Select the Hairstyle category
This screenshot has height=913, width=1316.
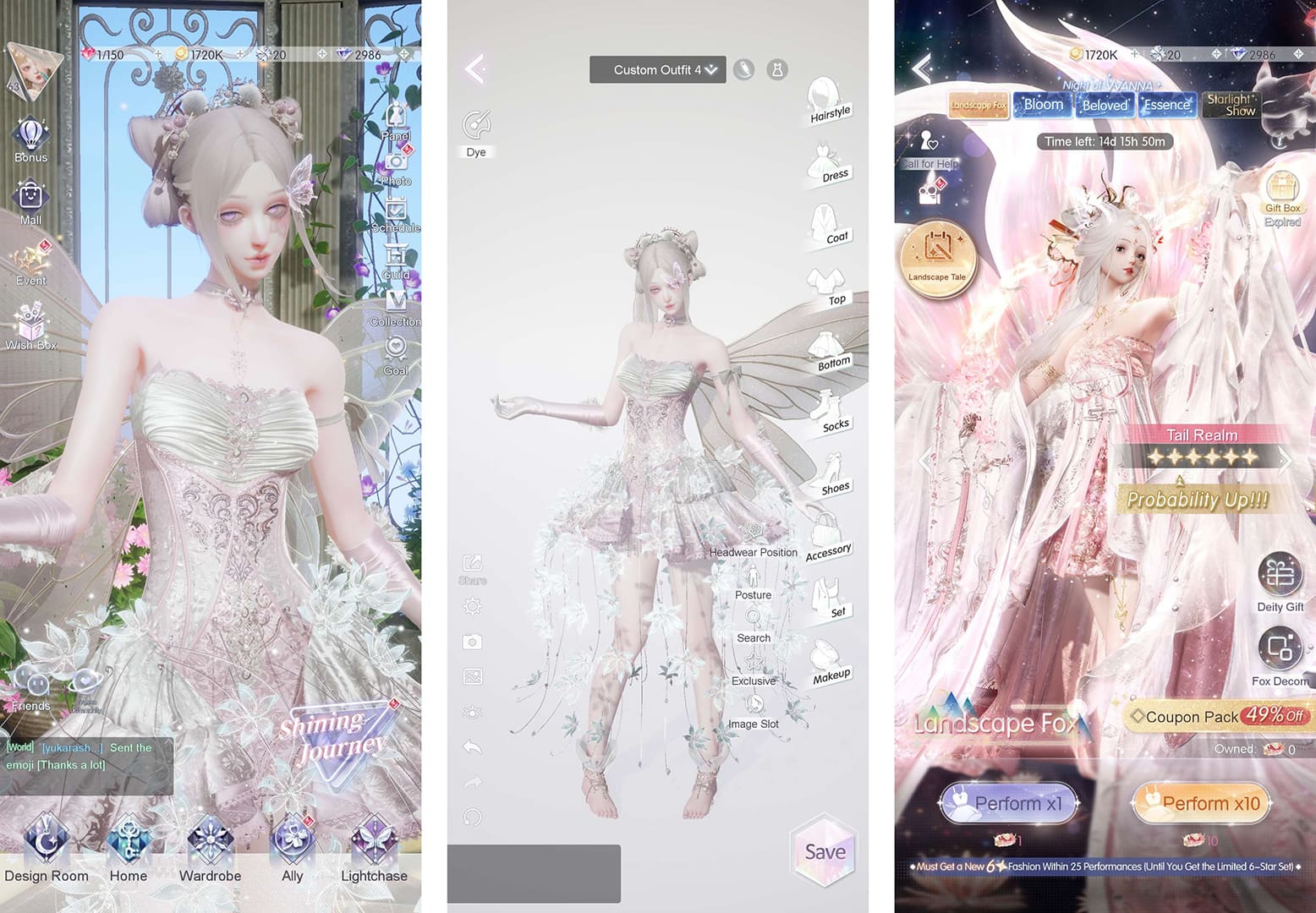tap(825, 93)
